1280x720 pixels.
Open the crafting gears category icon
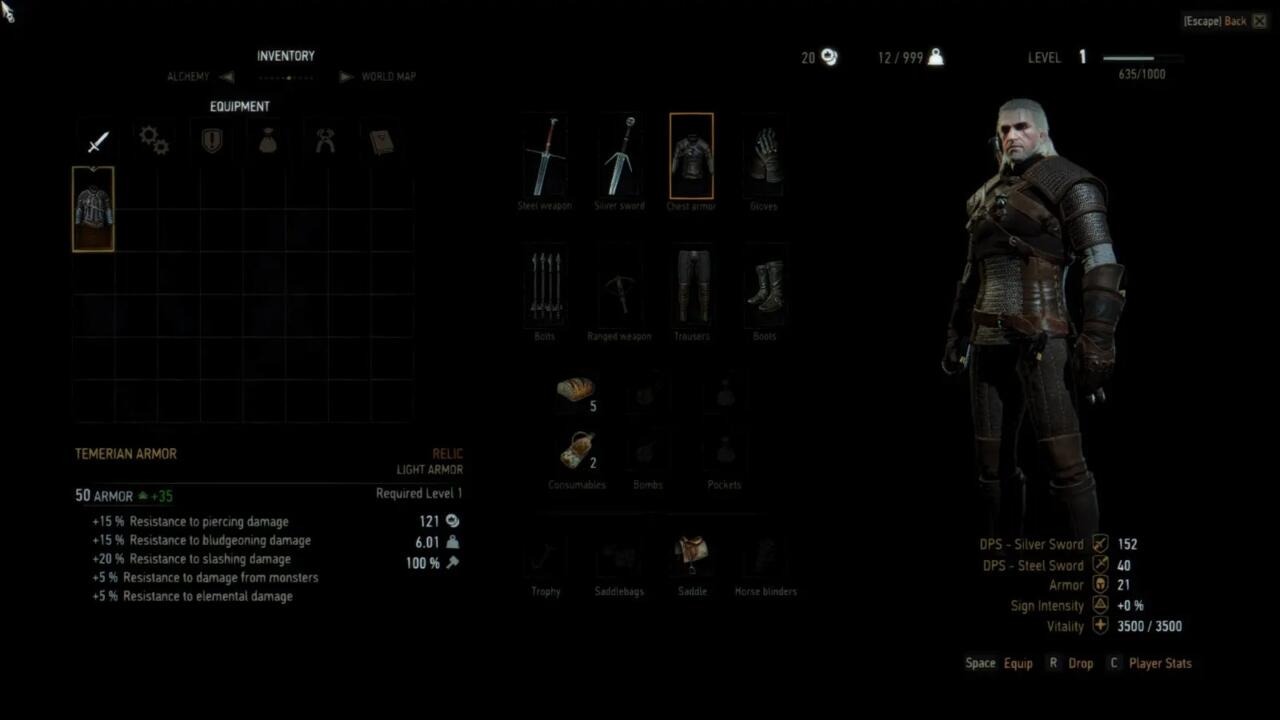tap(153, 141)
